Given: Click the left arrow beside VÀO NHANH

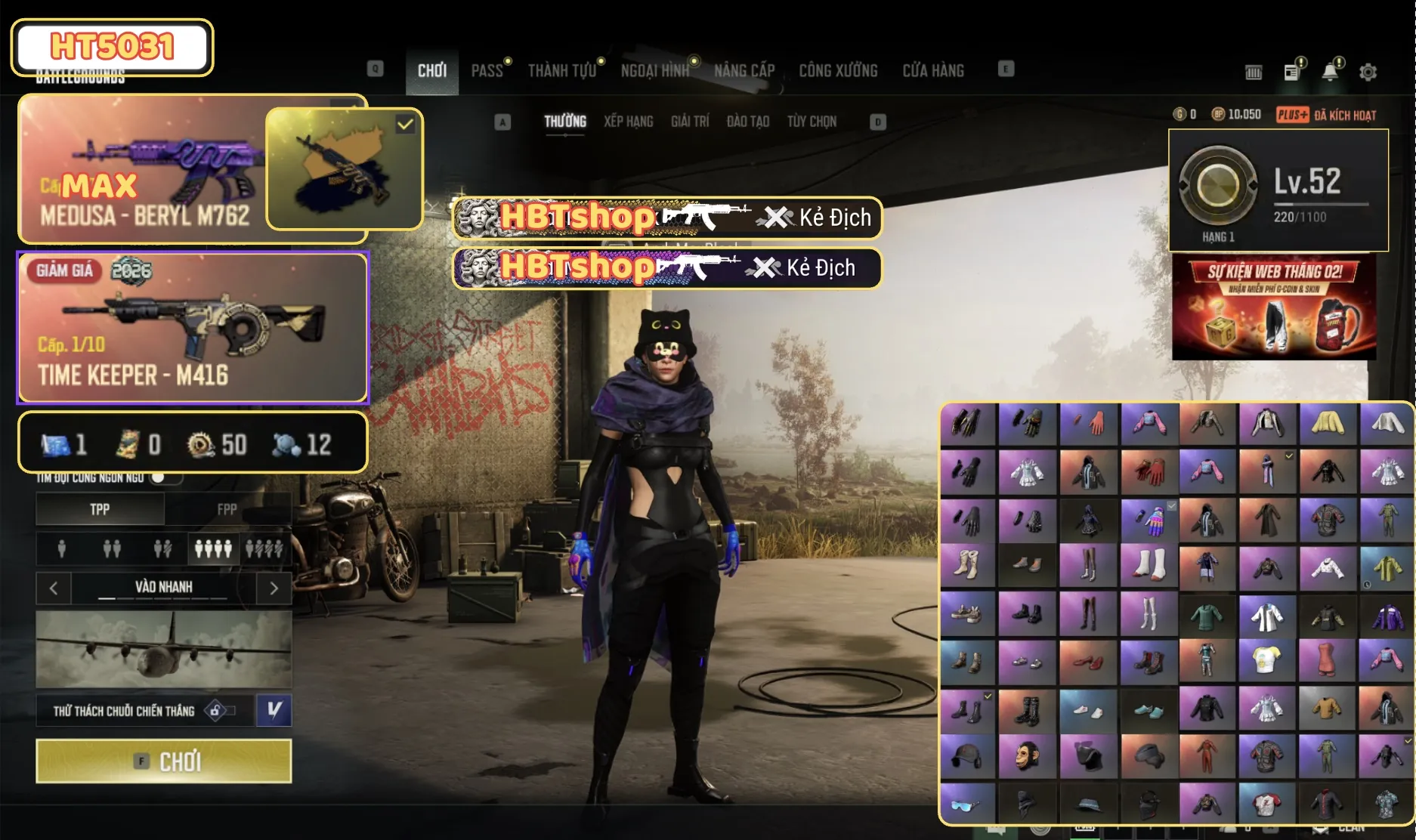Looking at the screenshot, I should click(x=54, y=588).
